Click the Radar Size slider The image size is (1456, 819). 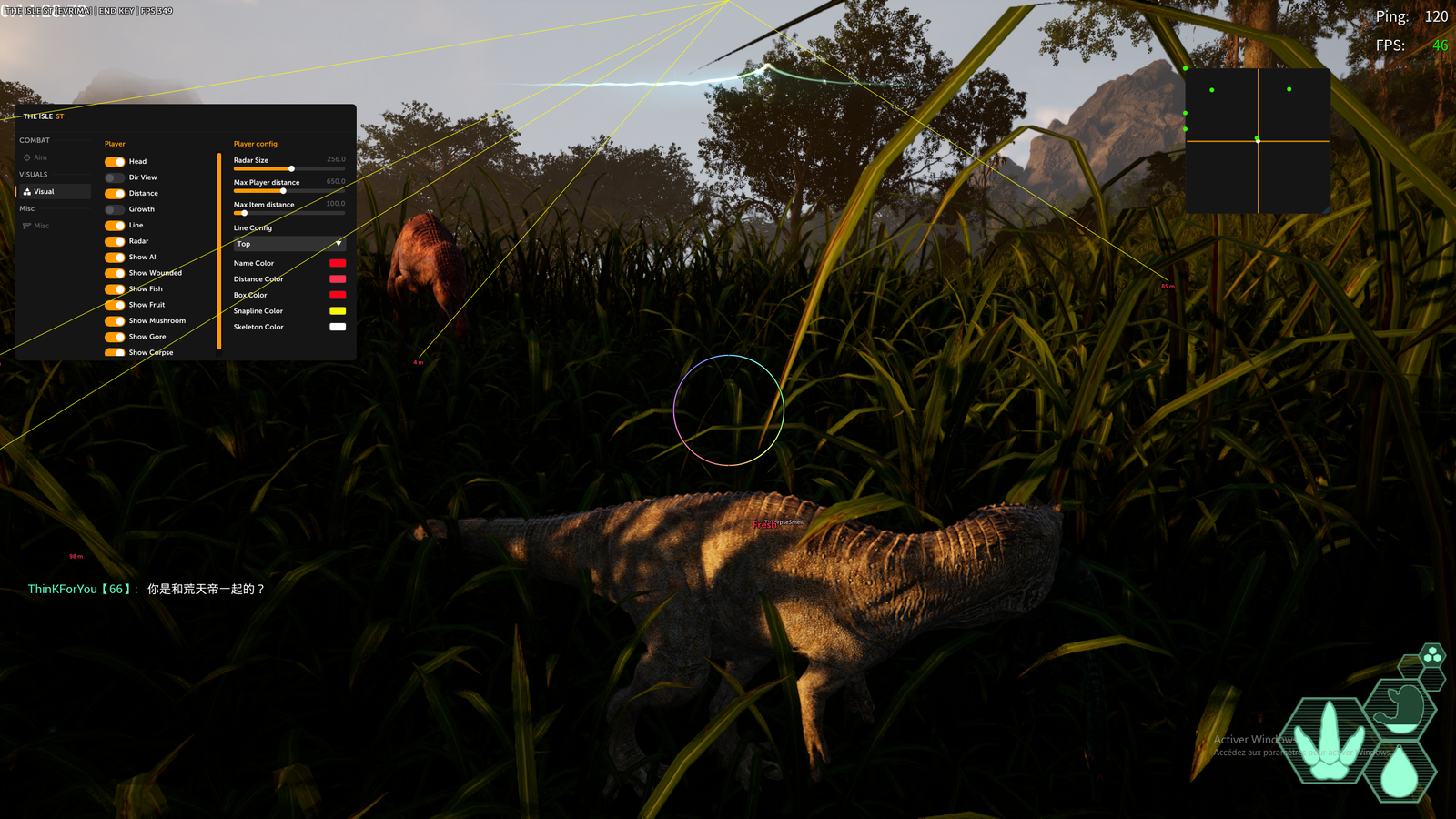pyautogui.click(x=289, y=168)
